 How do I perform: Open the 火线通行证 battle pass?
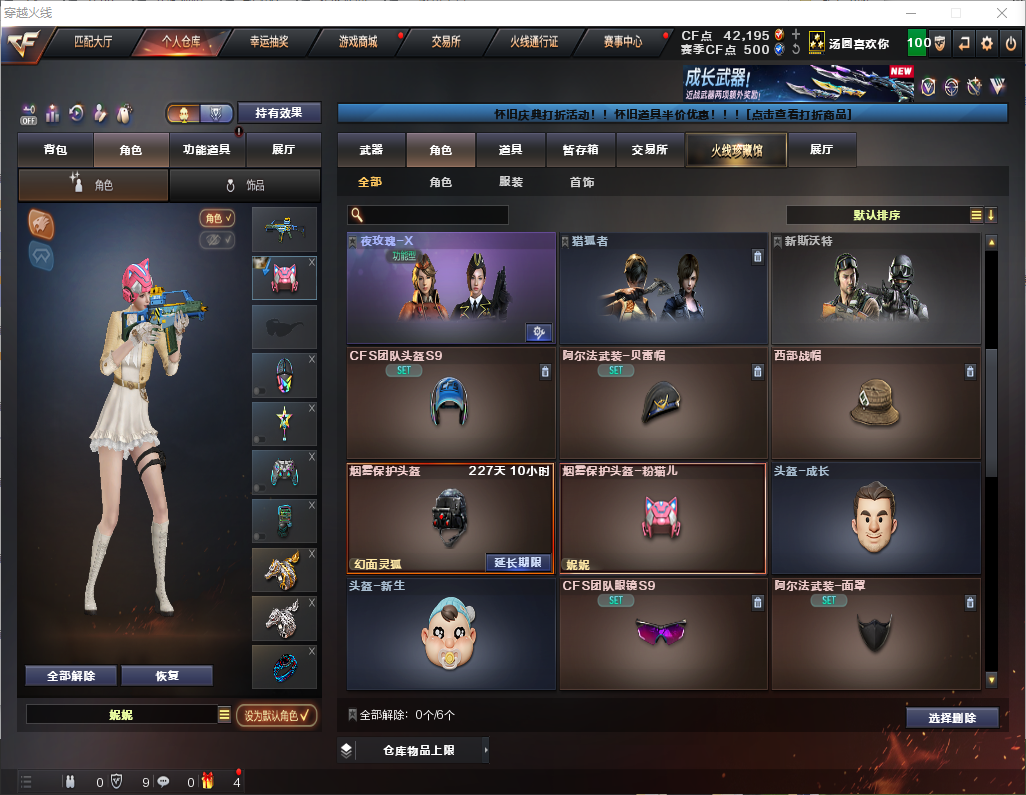click(x=534, y=42)
